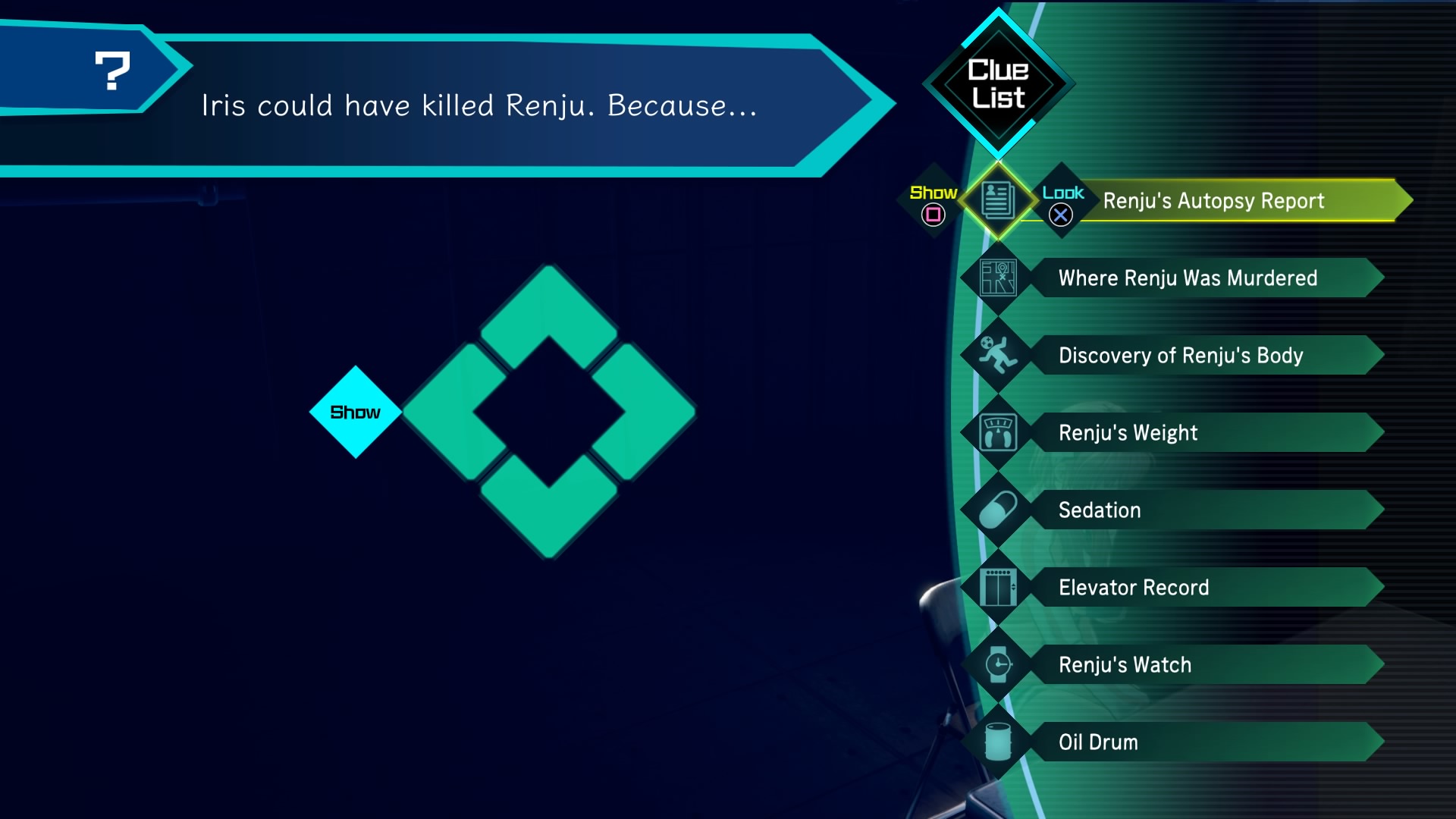Select the weighing scale icon
1456x819 pixels.
[x=998, y=433]
